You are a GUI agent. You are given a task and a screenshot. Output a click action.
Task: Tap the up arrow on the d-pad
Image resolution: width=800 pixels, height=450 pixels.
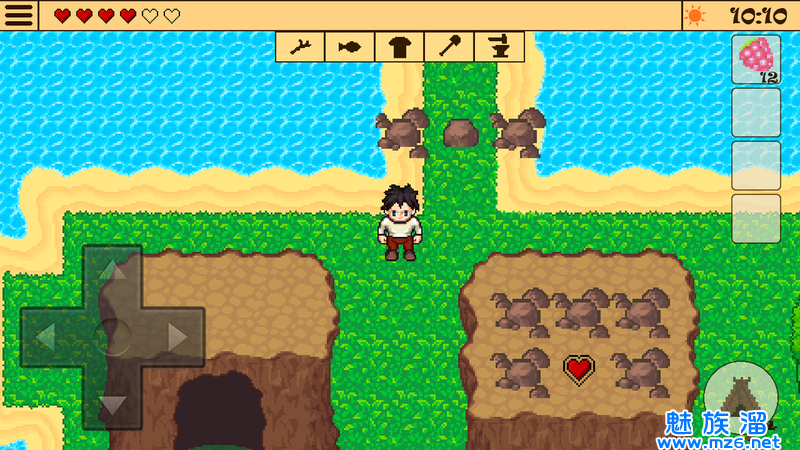click(112, 272)
